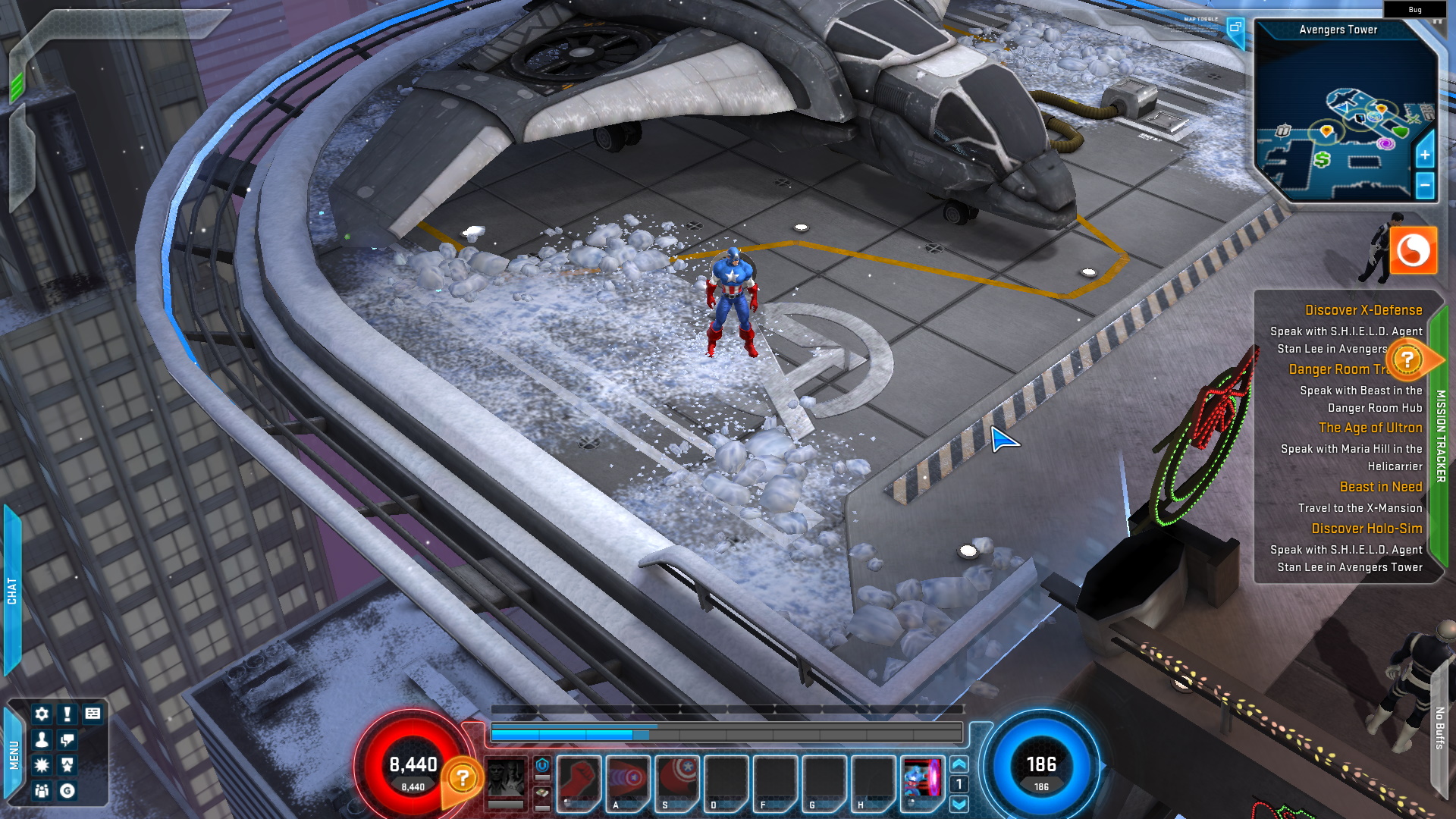Expand the CHAT side tab
Image resolution: width=1456 pixels, height=819 pixels.
(x=11, y=590)
